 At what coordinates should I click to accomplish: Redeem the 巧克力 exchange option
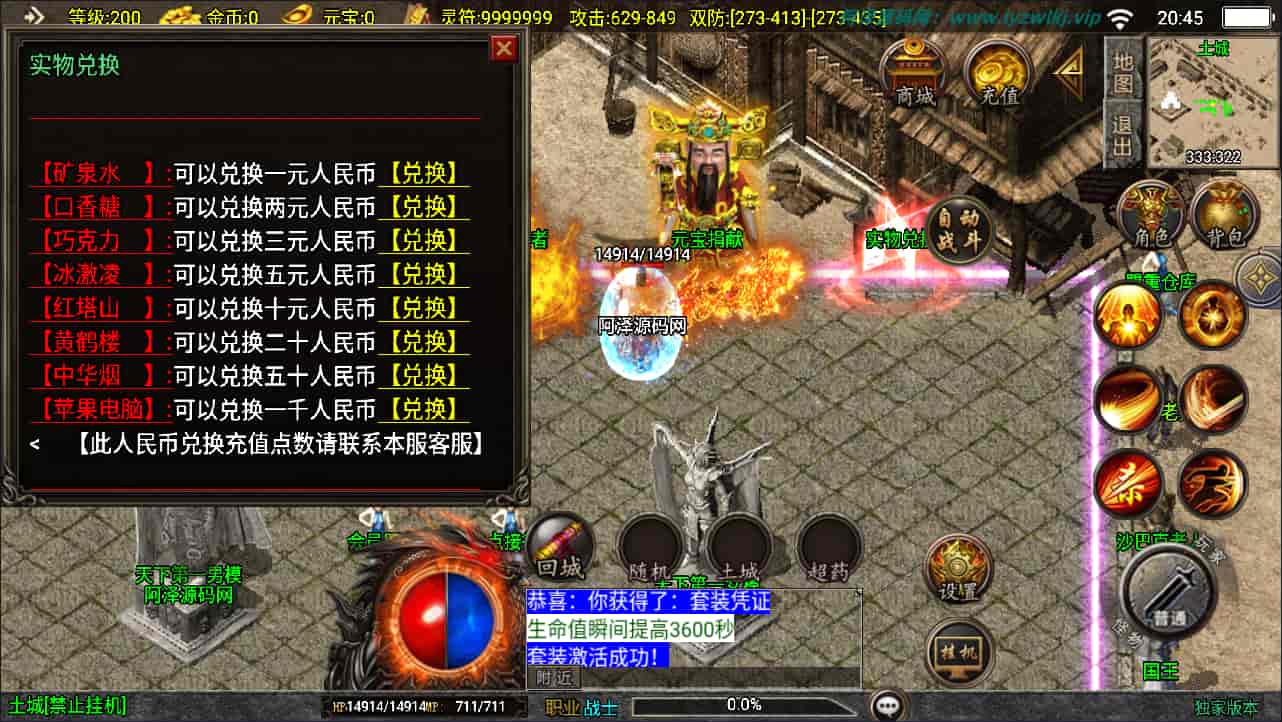pos(423,241)
